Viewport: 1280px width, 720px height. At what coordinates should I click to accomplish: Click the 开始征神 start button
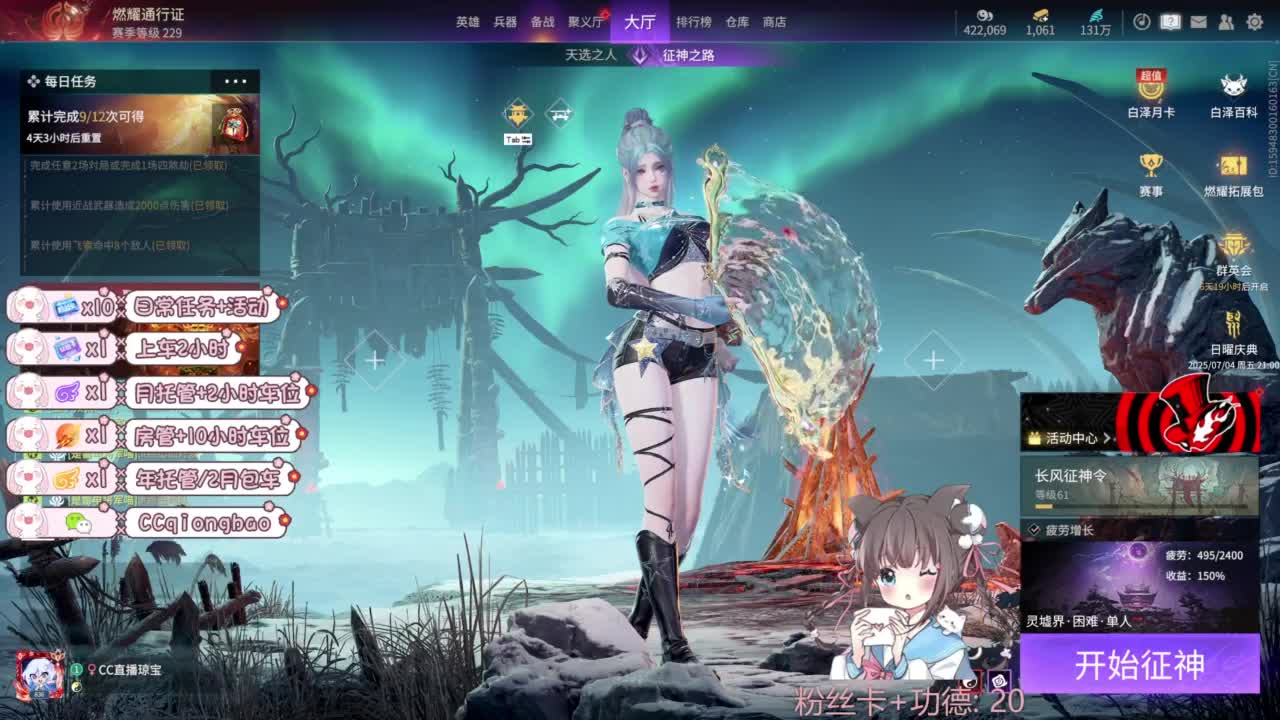1140,663
